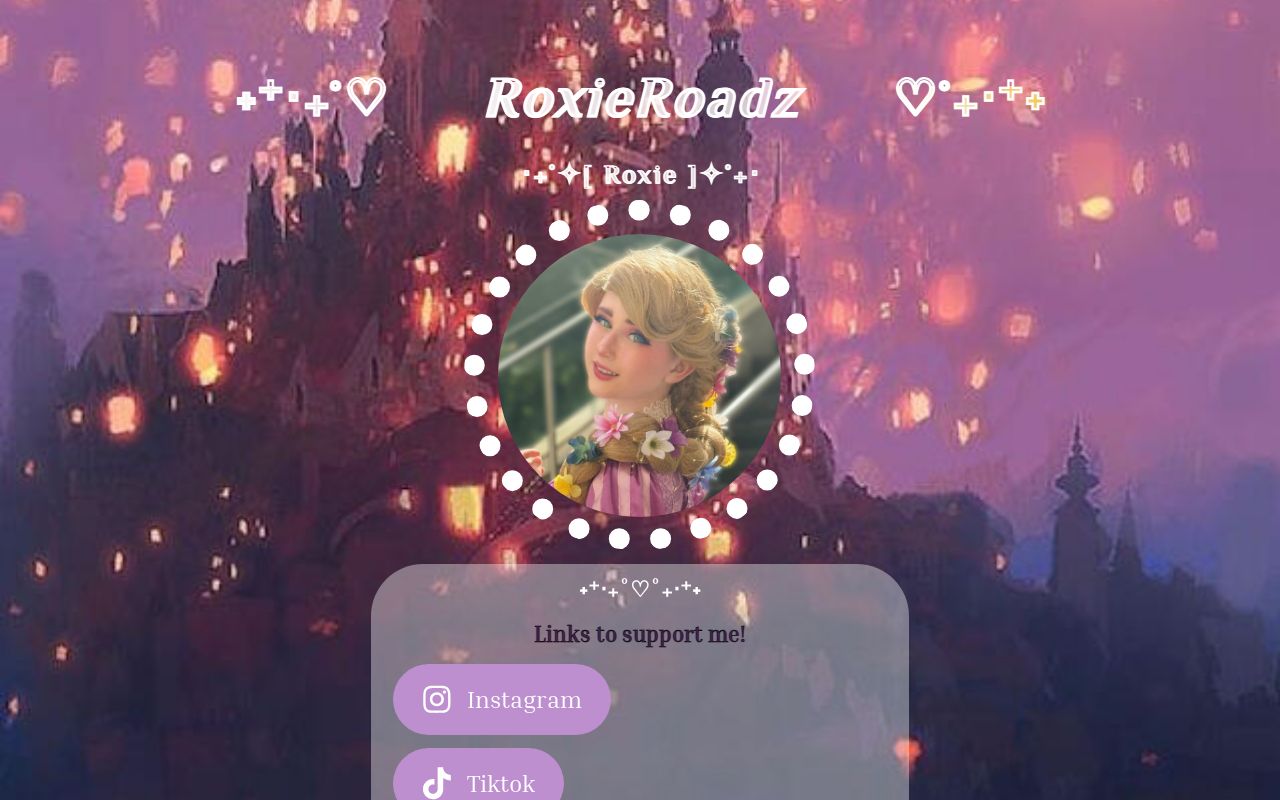Viewport: 1280px width, 800px height.
Task: Click the Instagram camera icon
Action: (x=437, y=699)
